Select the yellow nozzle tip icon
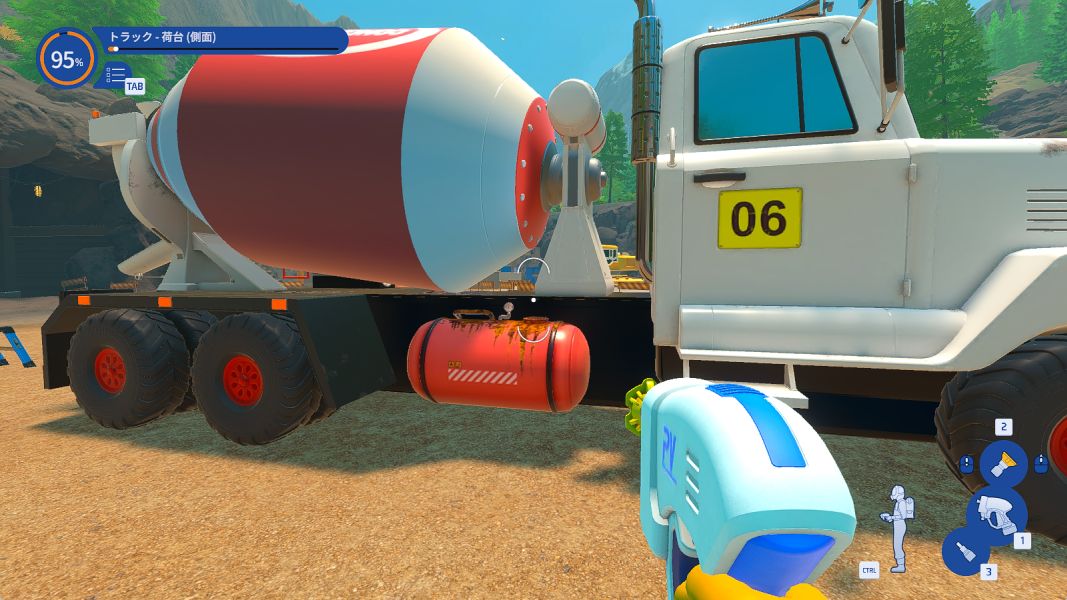Viewport: 1067px width, 600px height. (1002, 464)
